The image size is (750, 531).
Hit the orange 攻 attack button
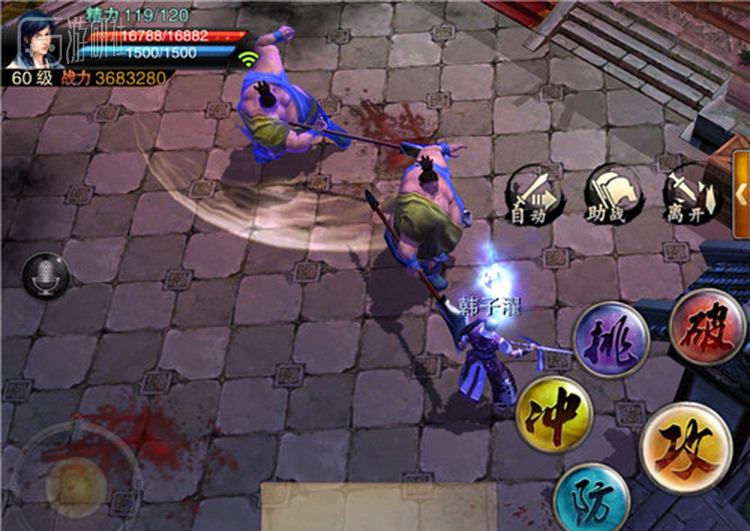pos(685,447)
